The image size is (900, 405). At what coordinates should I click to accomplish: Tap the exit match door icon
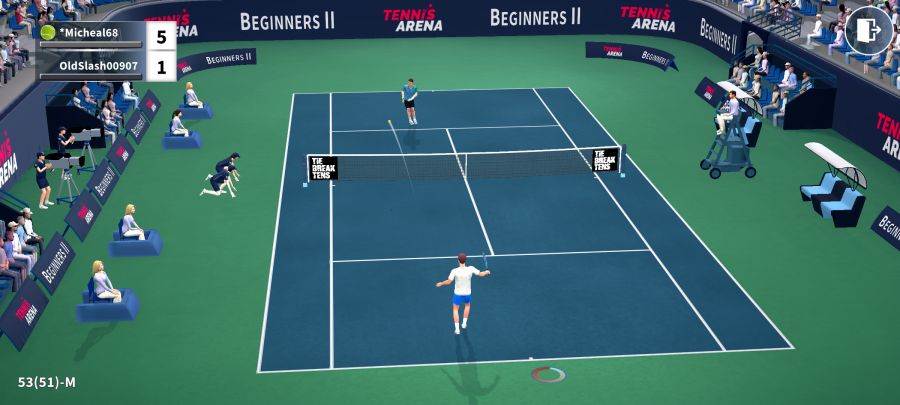(868, 30)
